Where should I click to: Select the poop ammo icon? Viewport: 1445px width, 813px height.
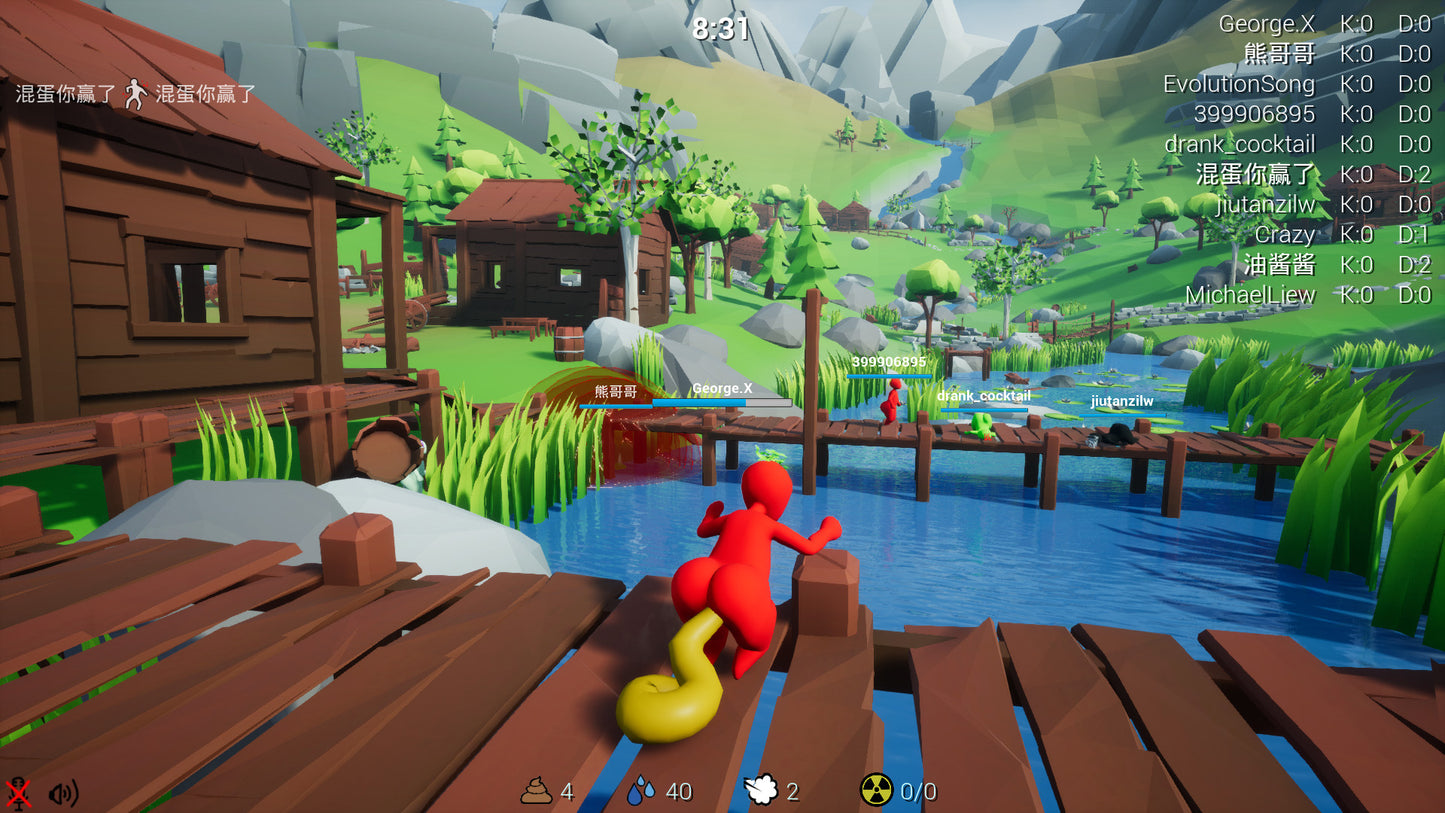point(536,791)
